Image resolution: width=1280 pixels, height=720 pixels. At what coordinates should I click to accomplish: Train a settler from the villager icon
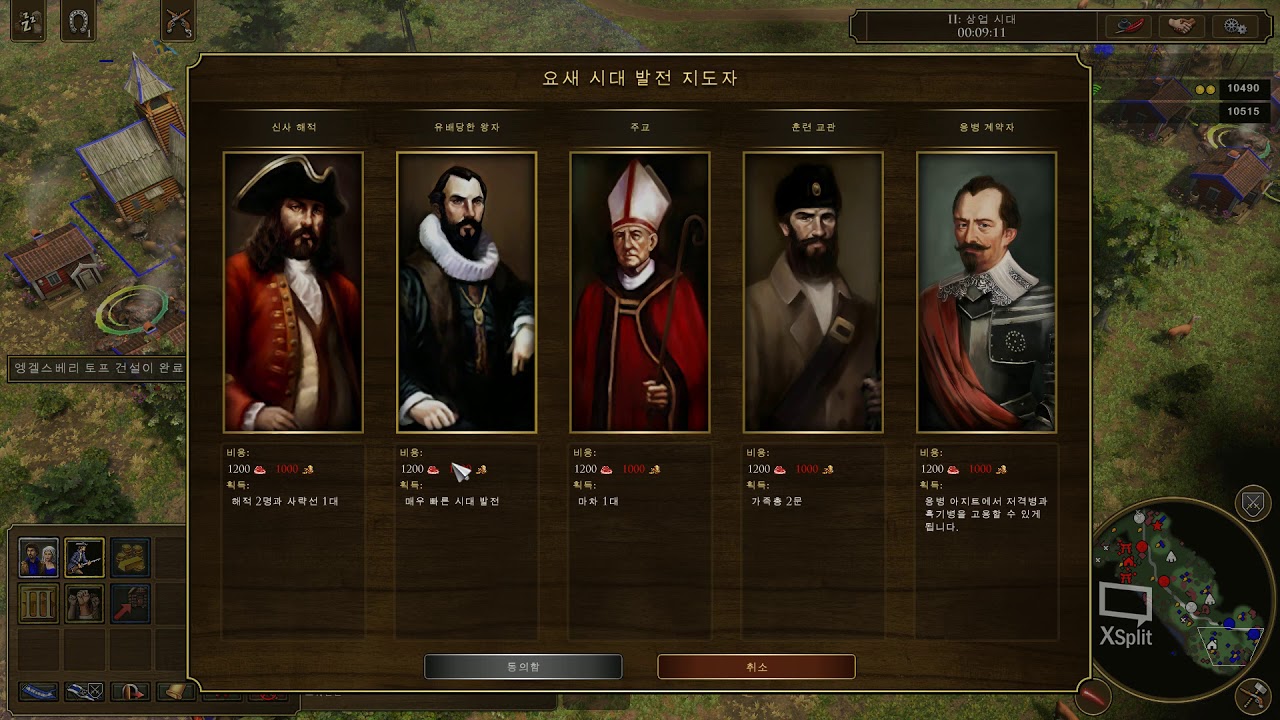39,558
